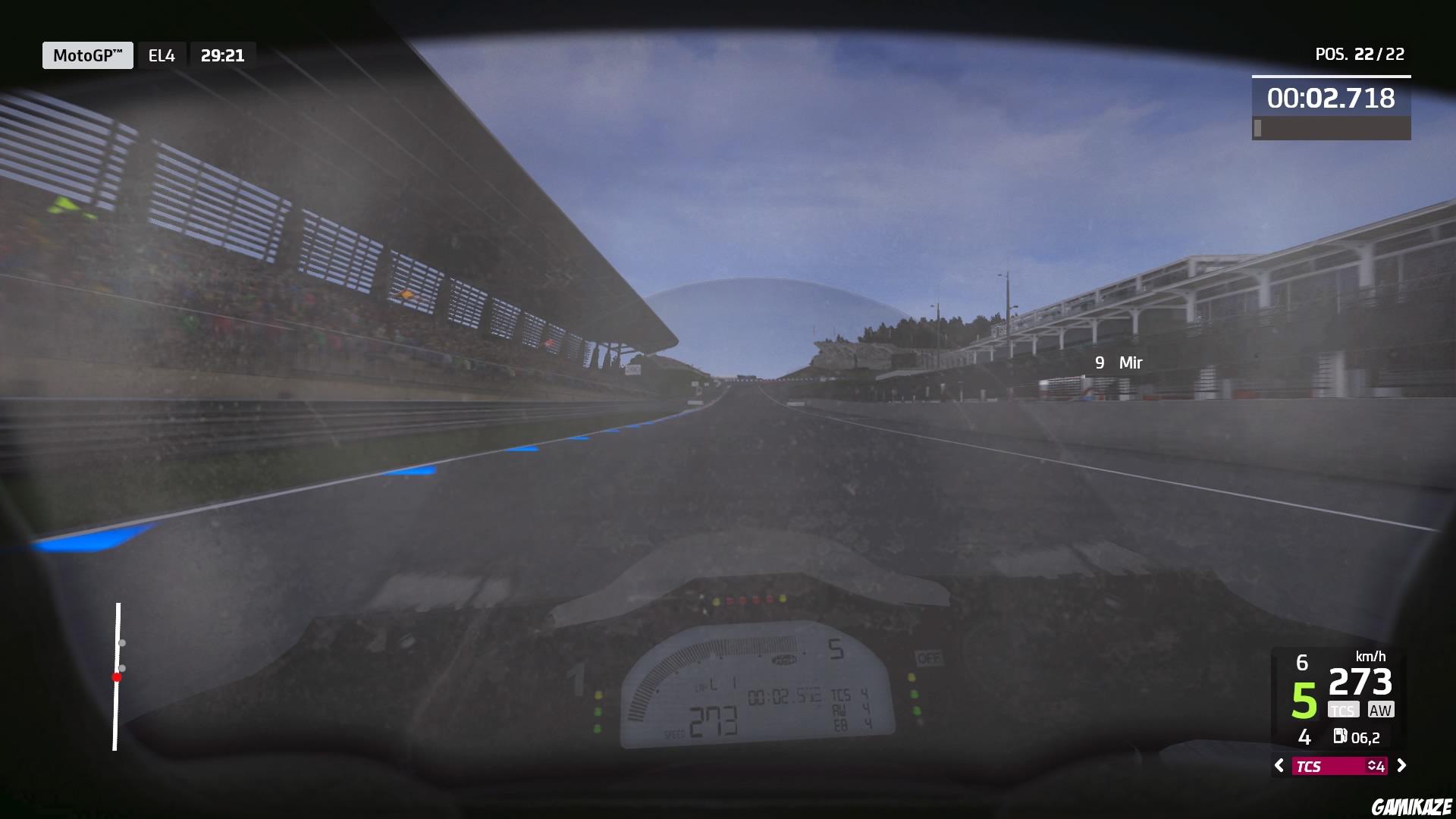Click the rider label showing 9 Mir
The height and width of the screenshot is (819, 1456).
(1117, 363)
